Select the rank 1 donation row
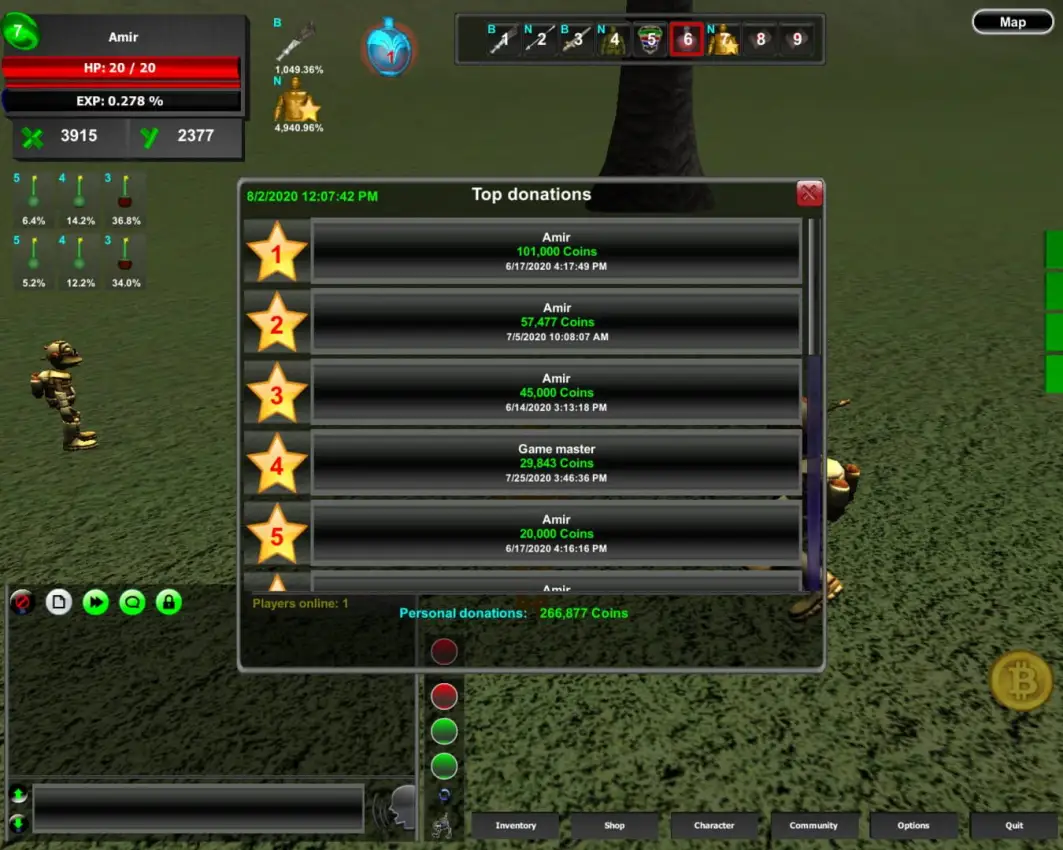 pyautogui.click(x=556, y=252)
